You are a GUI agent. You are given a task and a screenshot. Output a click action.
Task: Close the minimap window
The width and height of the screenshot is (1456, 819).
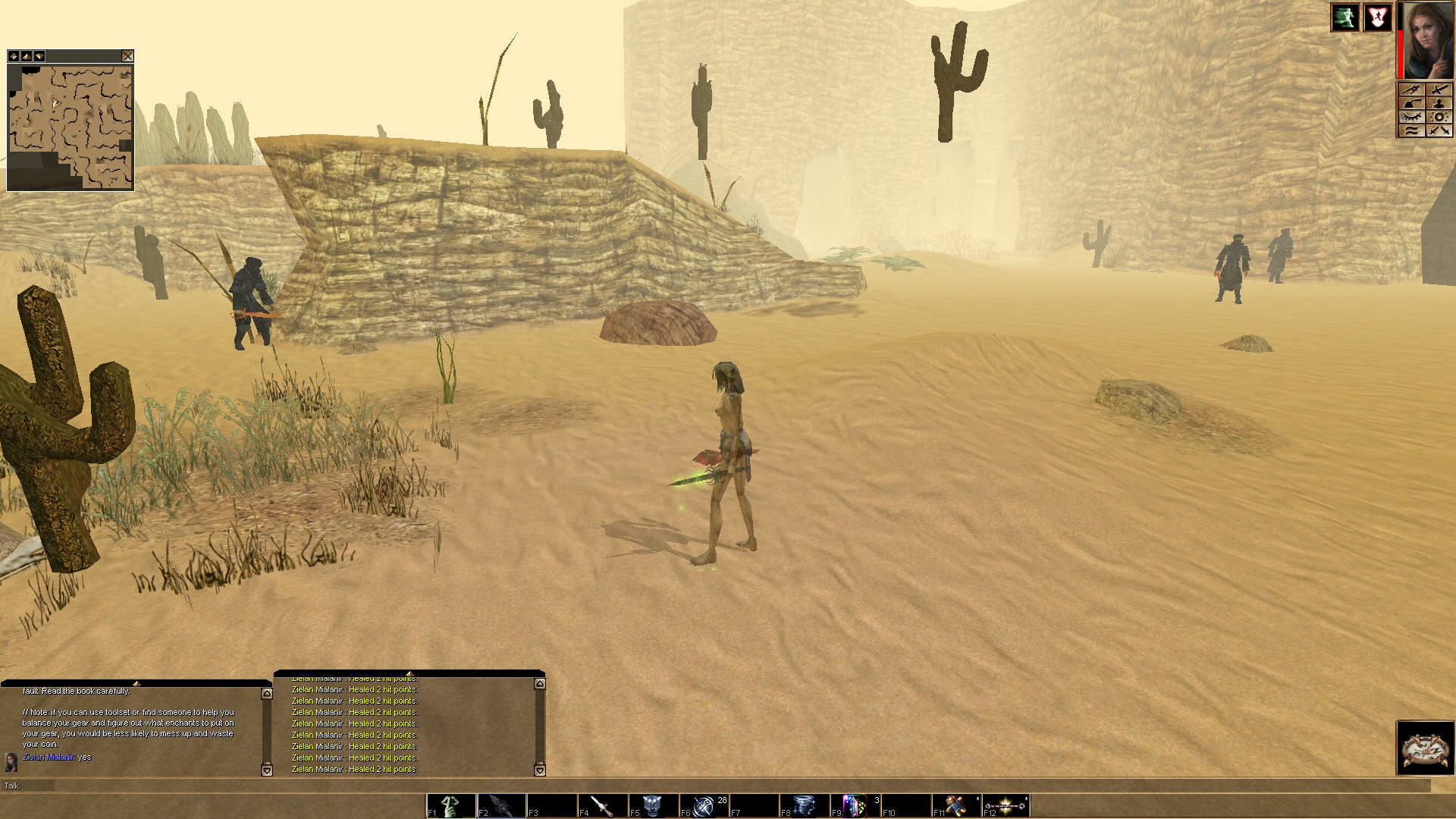pos(127,56)
